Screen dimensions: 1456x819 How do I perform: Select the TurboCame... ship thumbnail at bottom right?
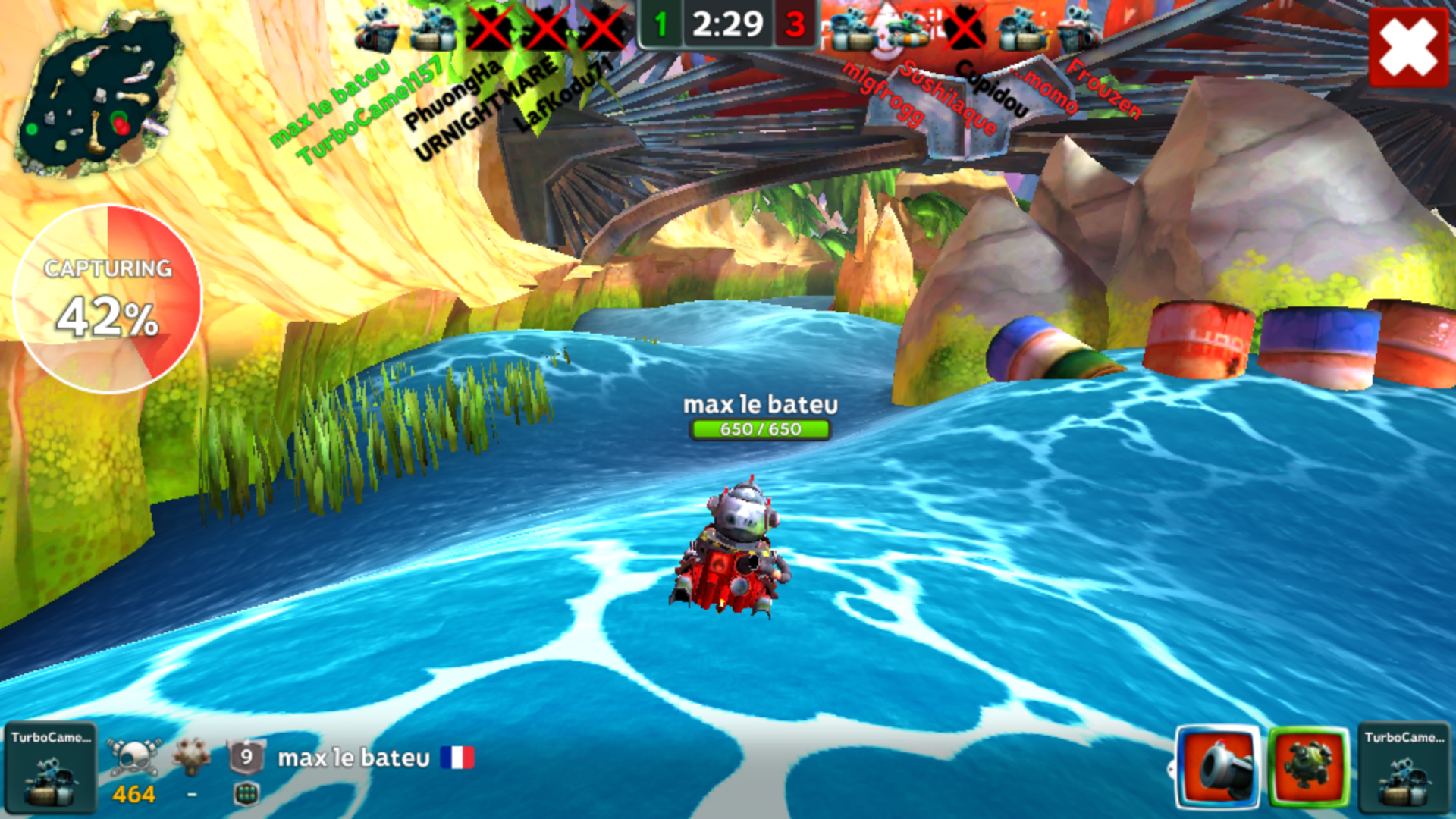pyautogui.click(x=1404, y=768)
